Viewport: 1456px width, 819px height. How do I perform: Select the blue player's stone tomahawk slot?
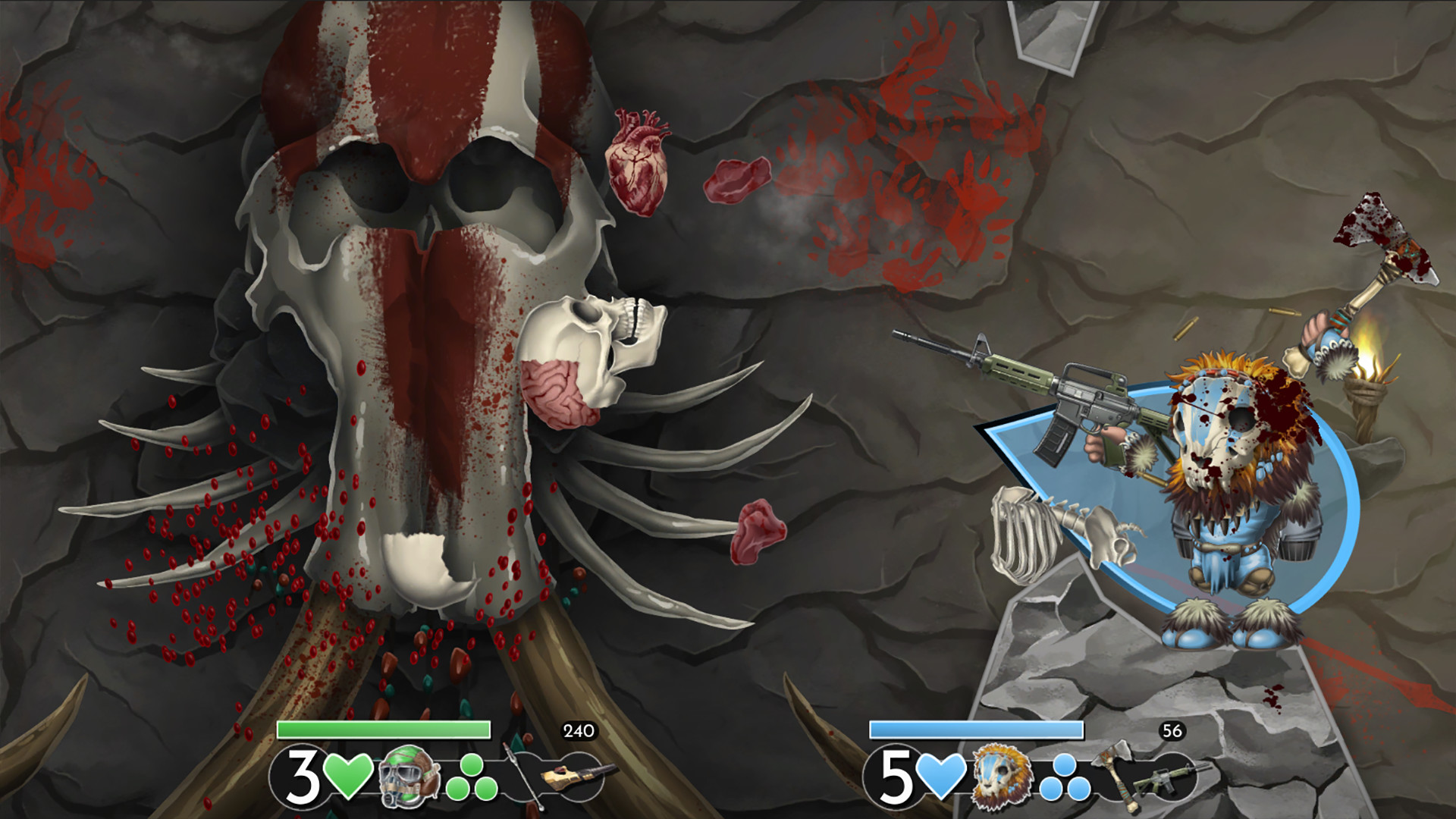click(1115, 773)
